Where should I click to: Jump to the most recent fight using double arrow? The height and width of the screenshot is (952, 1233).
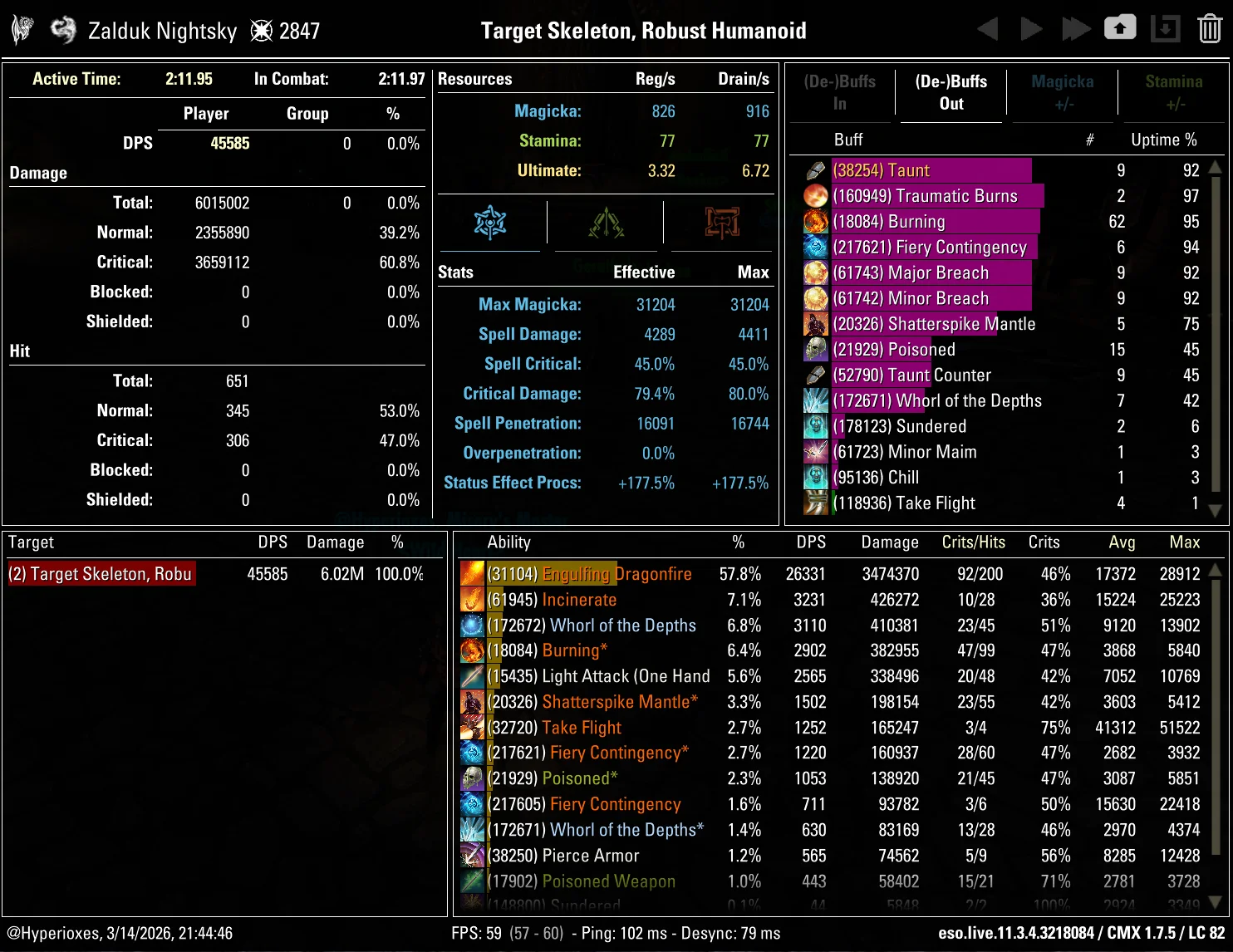click(1076, 27)
